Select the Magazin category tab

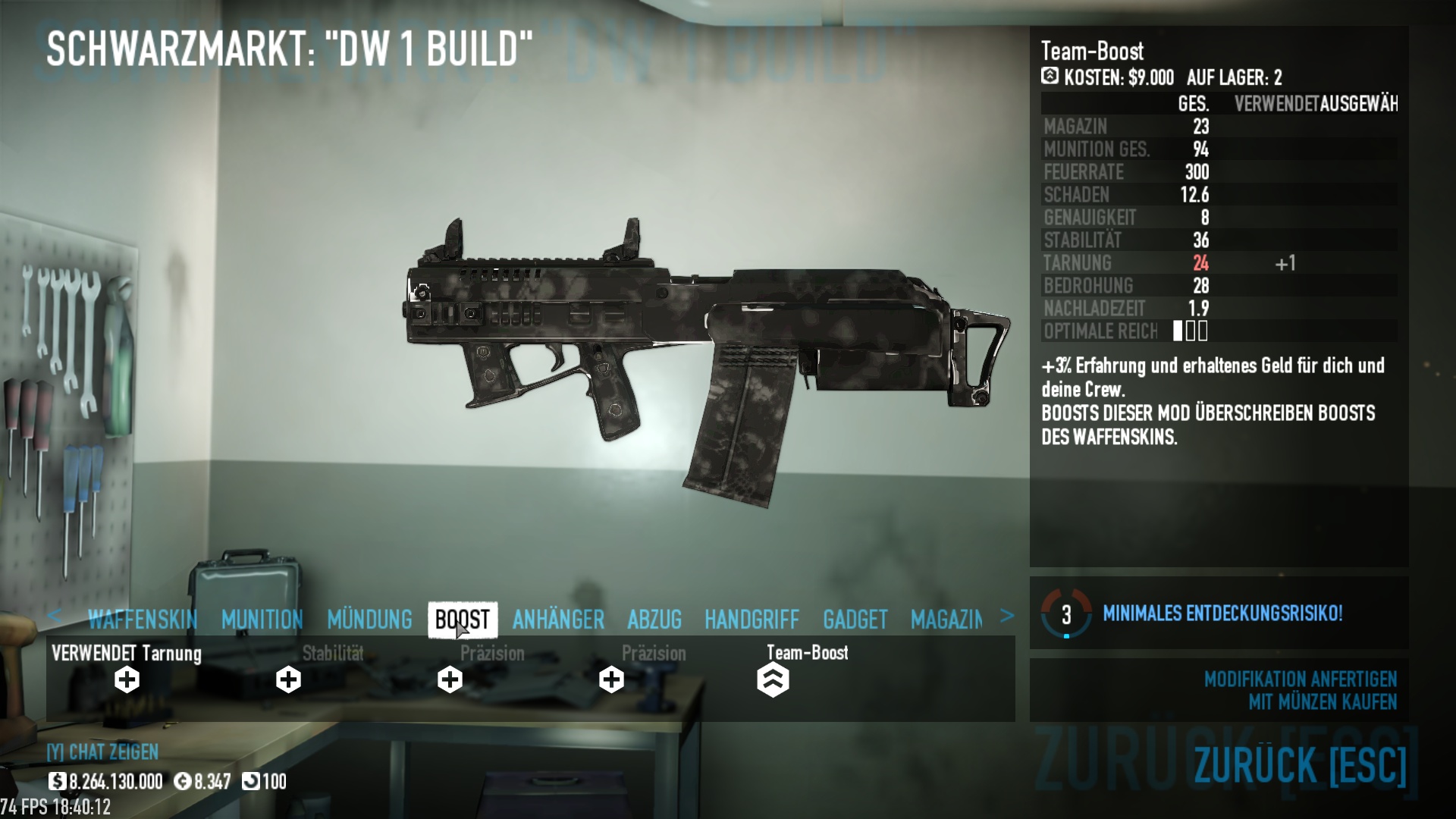point(946,620)
